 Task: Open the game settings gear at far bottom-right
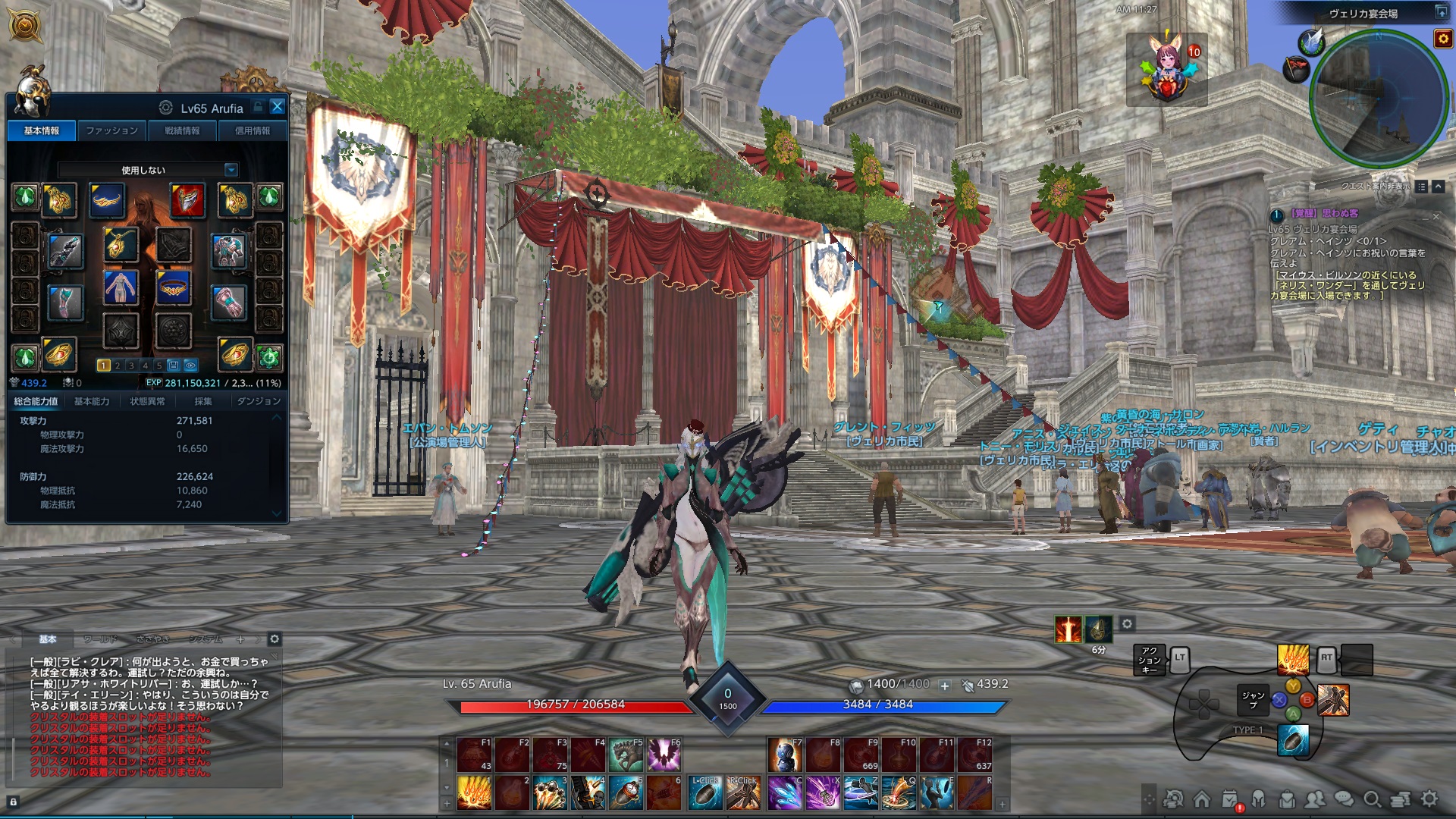coord(1428,800)
